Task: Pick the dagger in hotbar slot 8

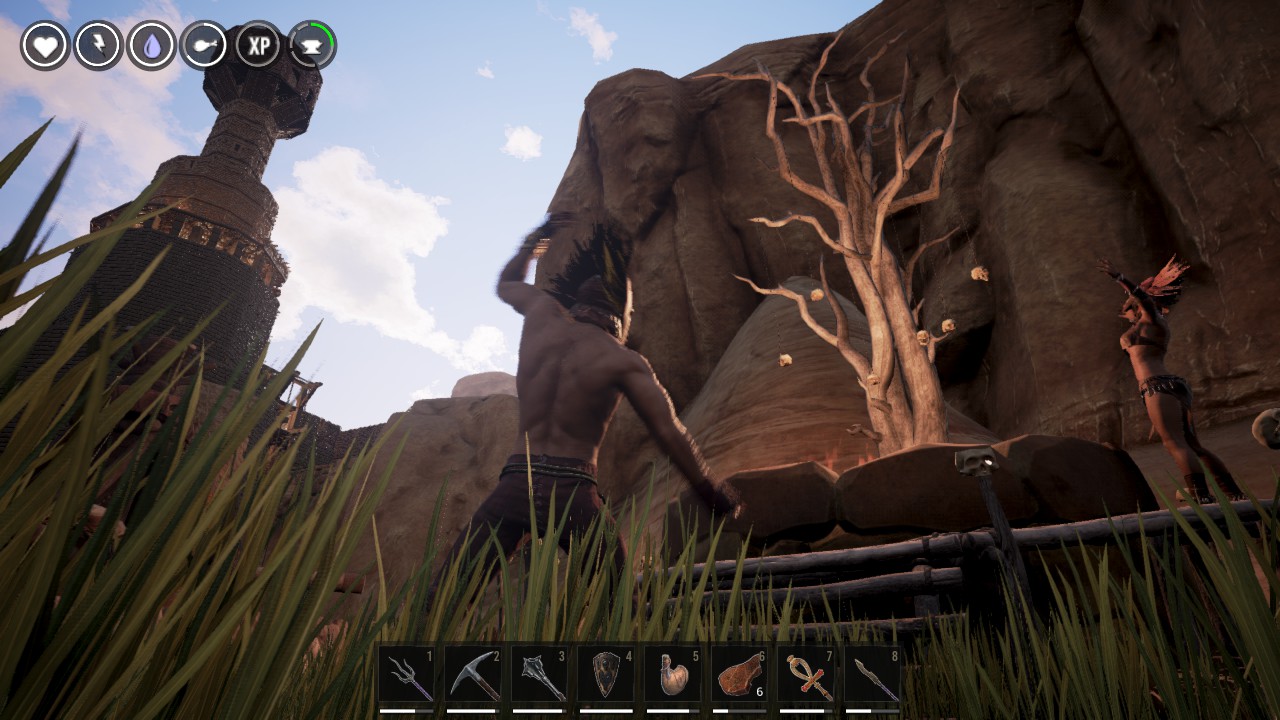Action: 872,677
